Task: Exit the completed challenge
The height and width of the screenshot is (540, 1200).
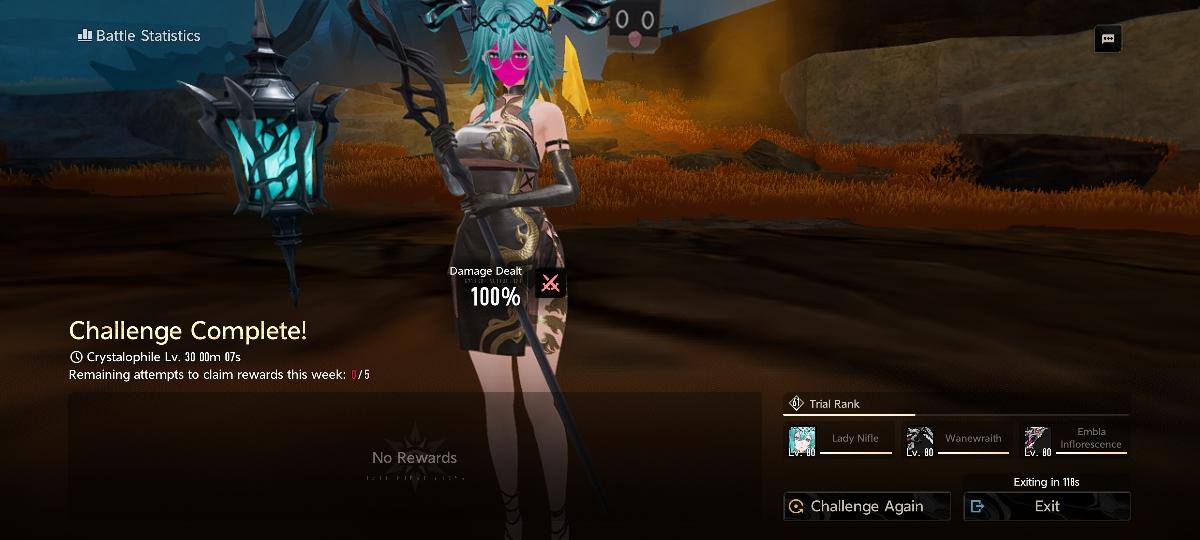Action: pyautogui.click(x=1046, y=506)
